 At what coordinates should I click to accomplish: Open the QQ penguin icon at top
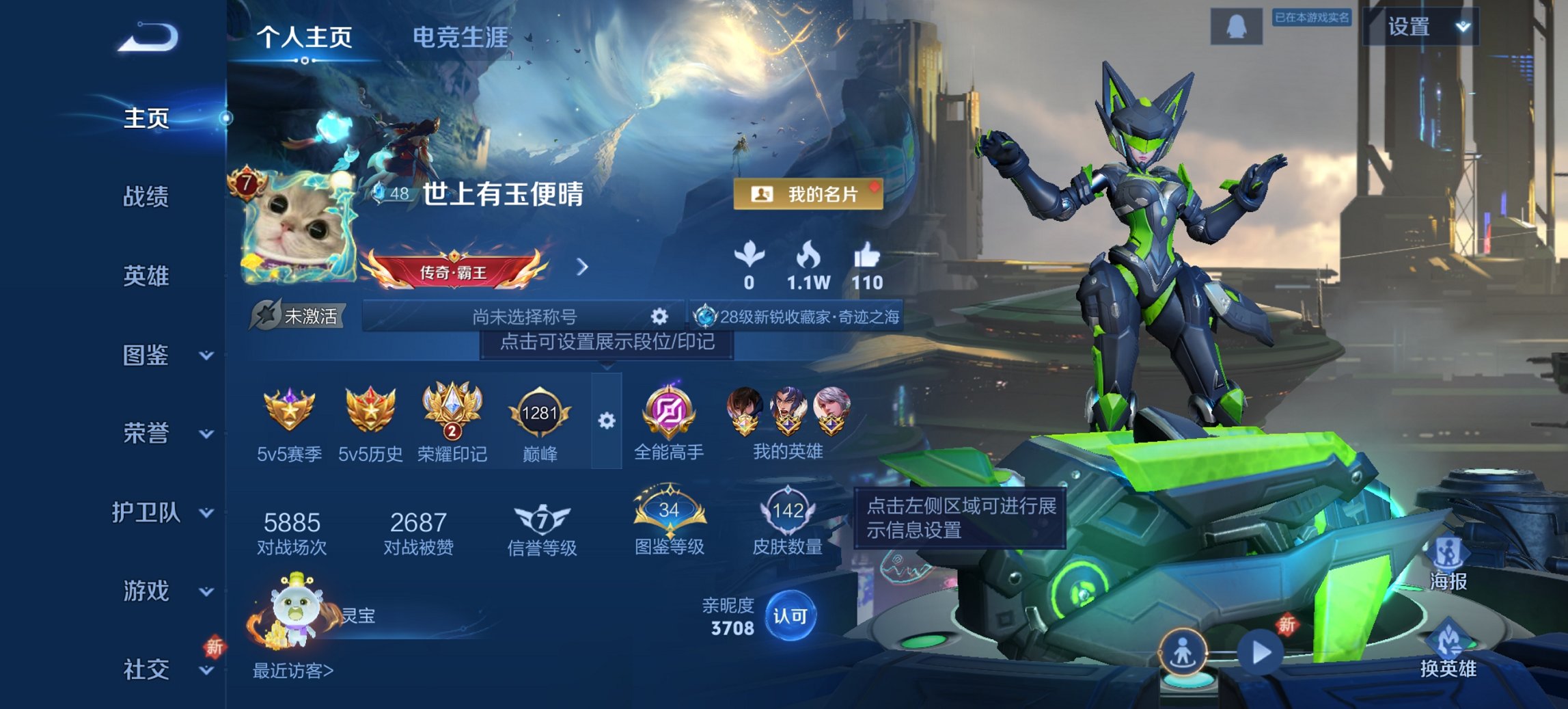point(1235,26)
